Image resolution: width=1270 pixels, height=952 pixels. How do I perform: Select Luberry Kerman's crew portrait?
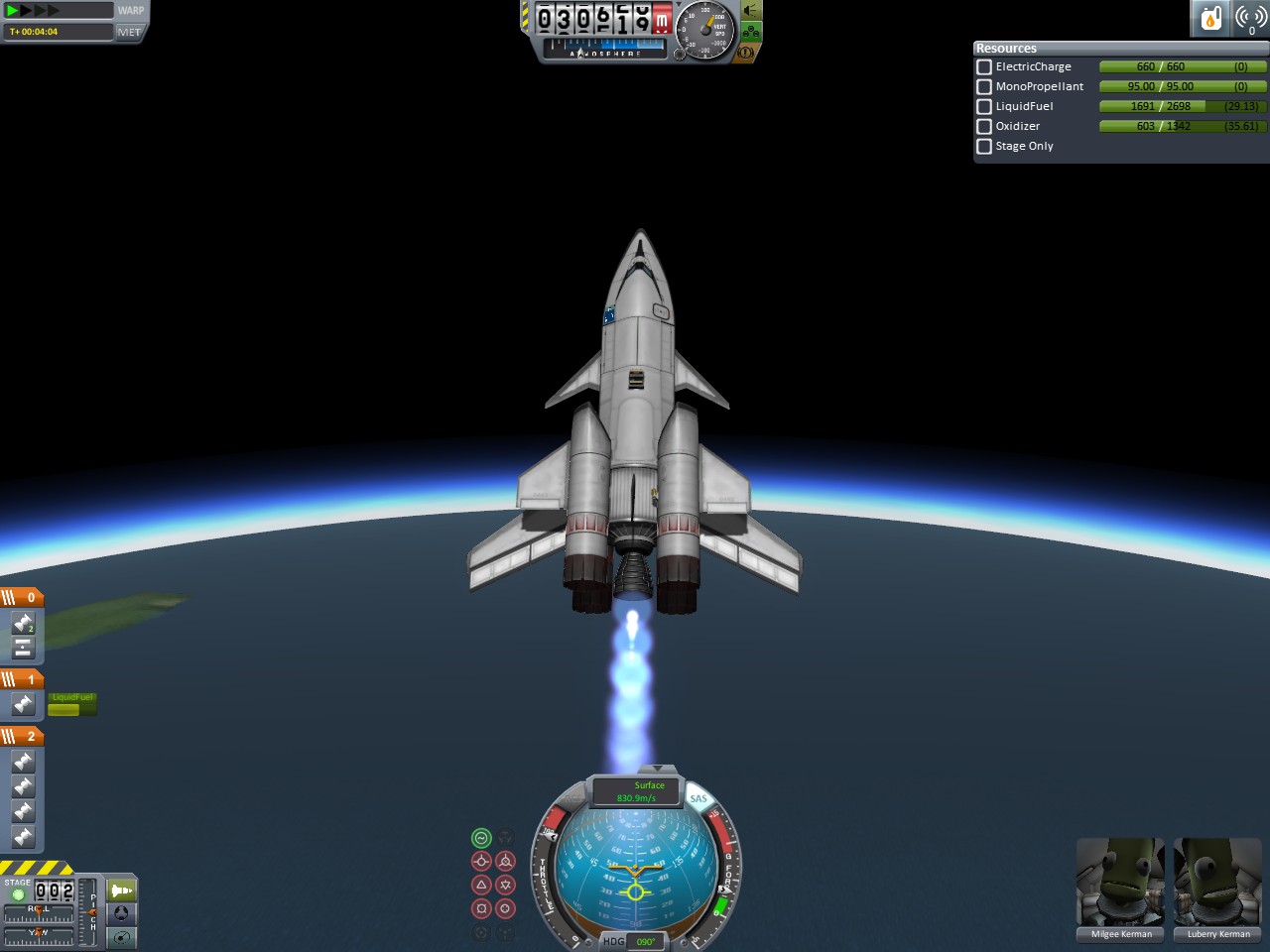pyautogui.click(x=1217, y=883)
